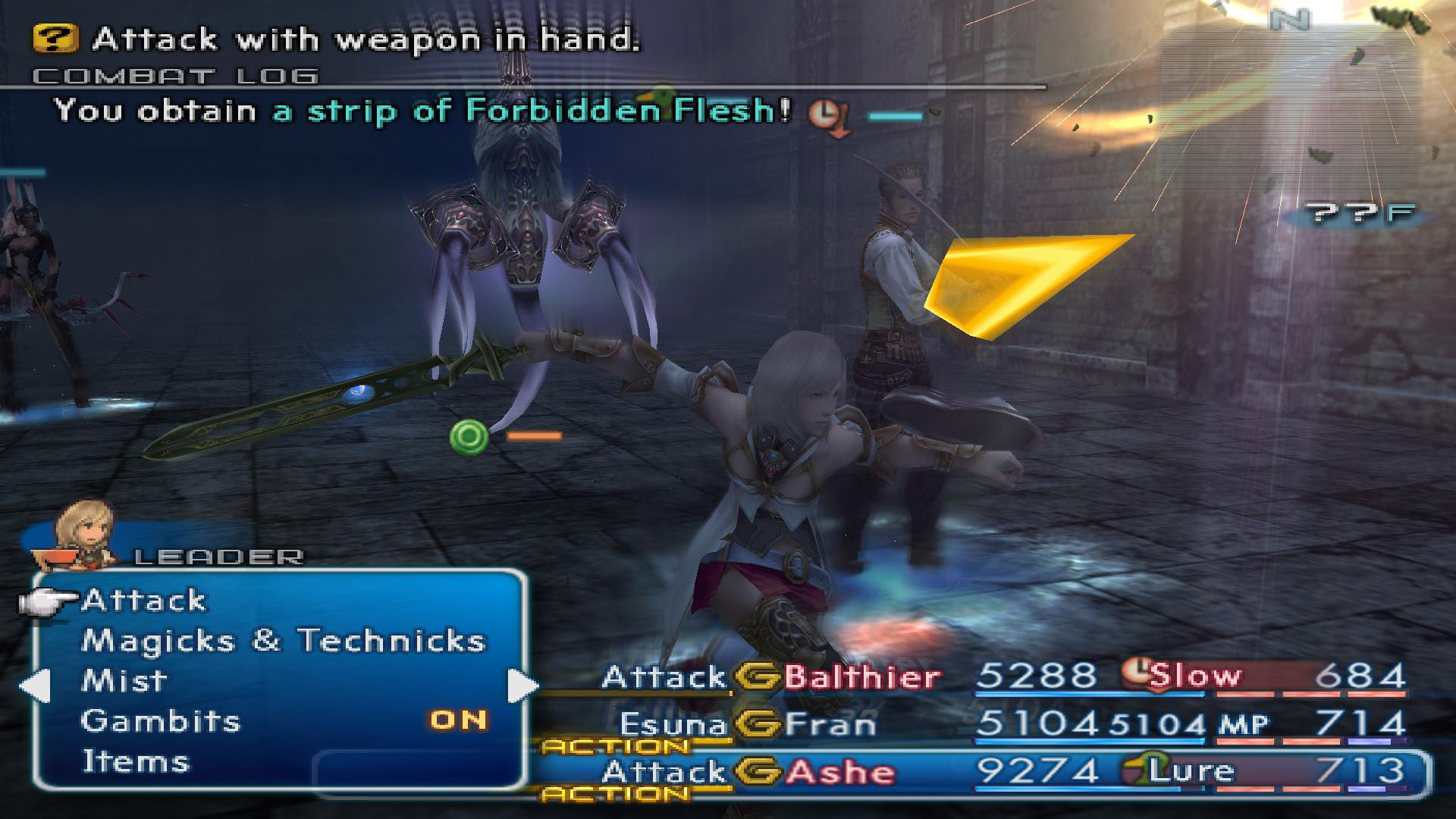Image resolution: width=1456 pixels, height=819 pixels.
Task: Click the right arrow on command menu
Action: click(522, 686)
